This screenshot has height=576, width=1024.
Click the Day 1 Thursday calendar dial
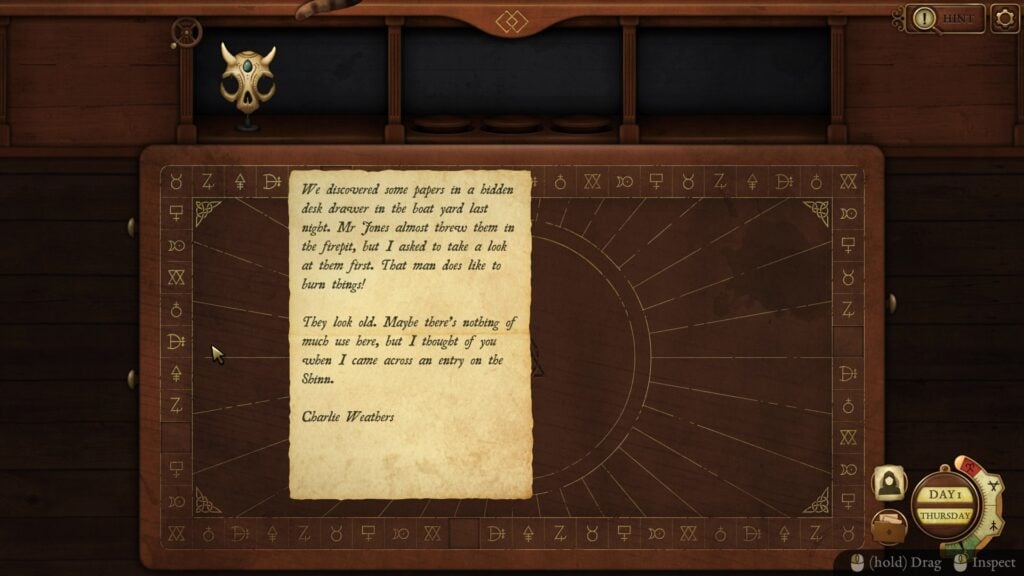tap(944, 505)
